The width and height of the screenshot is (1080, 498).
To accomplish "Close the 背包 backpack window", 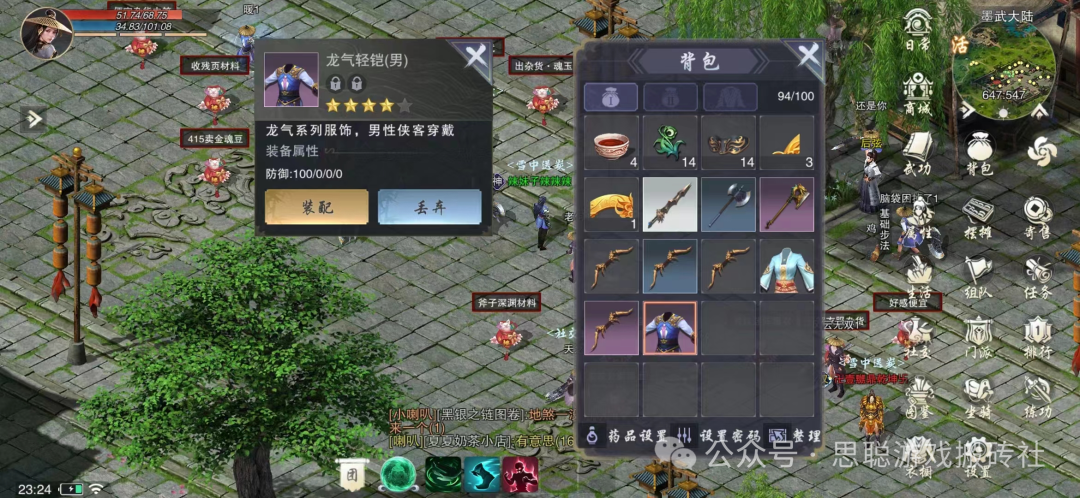I will pyautogui.click(x=806, y=56).
